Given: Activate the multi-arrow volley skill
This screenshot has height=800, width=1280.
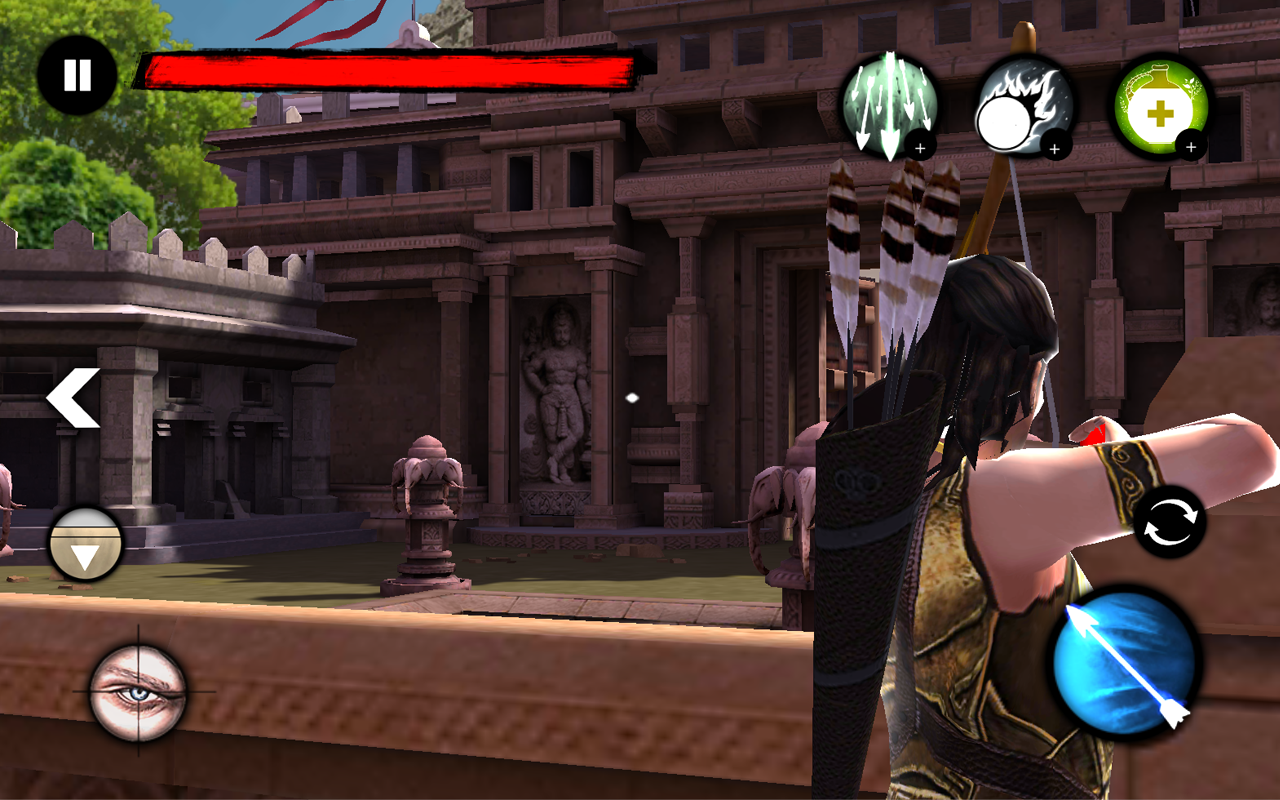Looking at the screenshot, I should tap(890, 105).
